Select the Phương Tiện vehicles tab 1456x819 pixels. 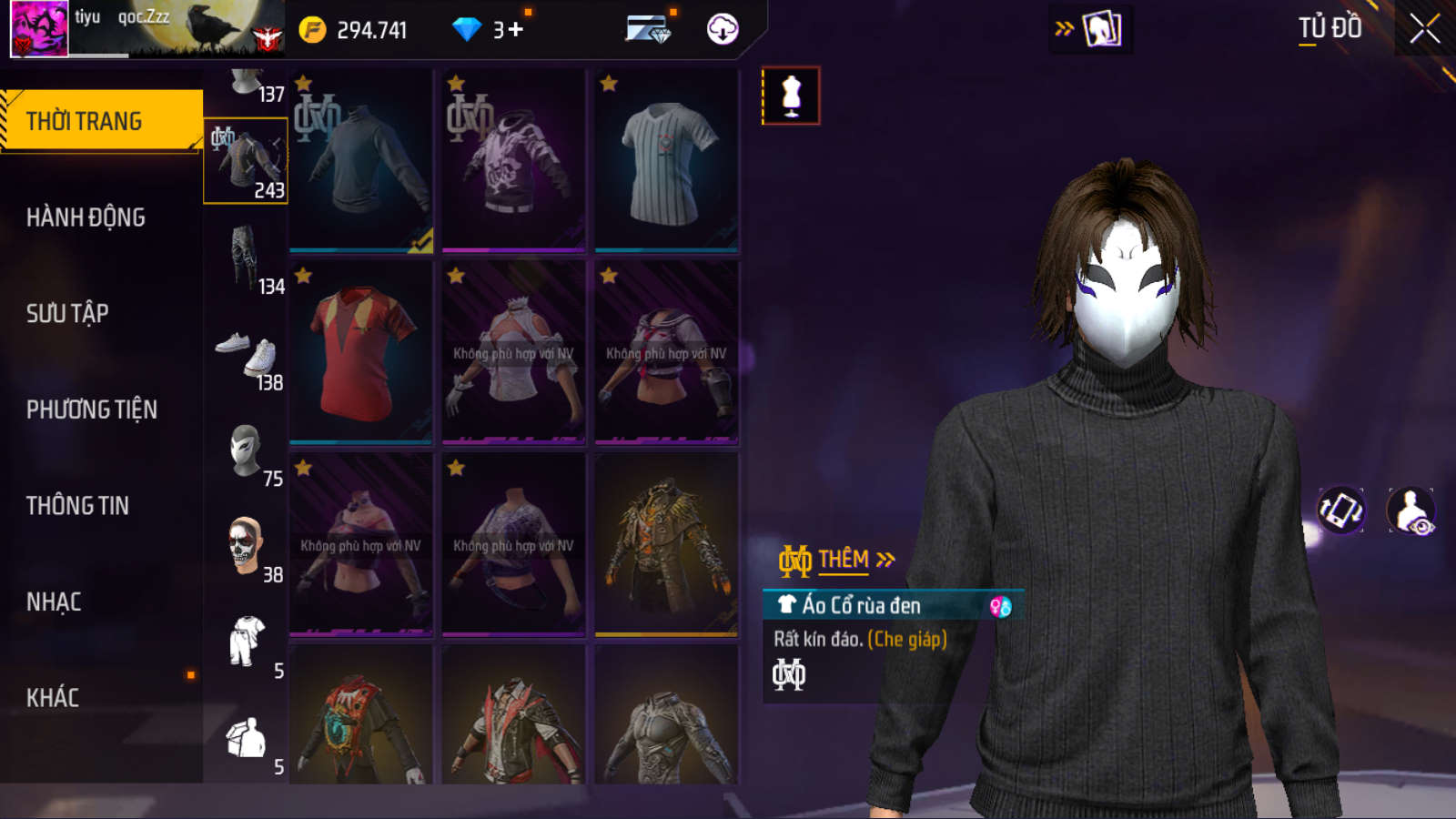point(92,409)
